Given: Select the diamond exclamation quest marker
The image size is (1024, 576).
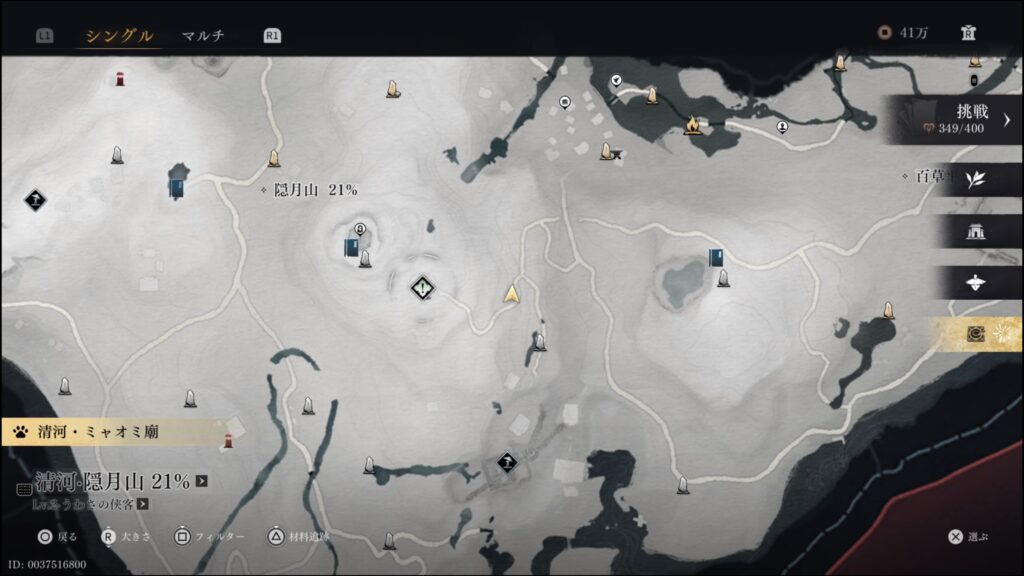Looking at the screenshot, I should click(x=424, y=289).
